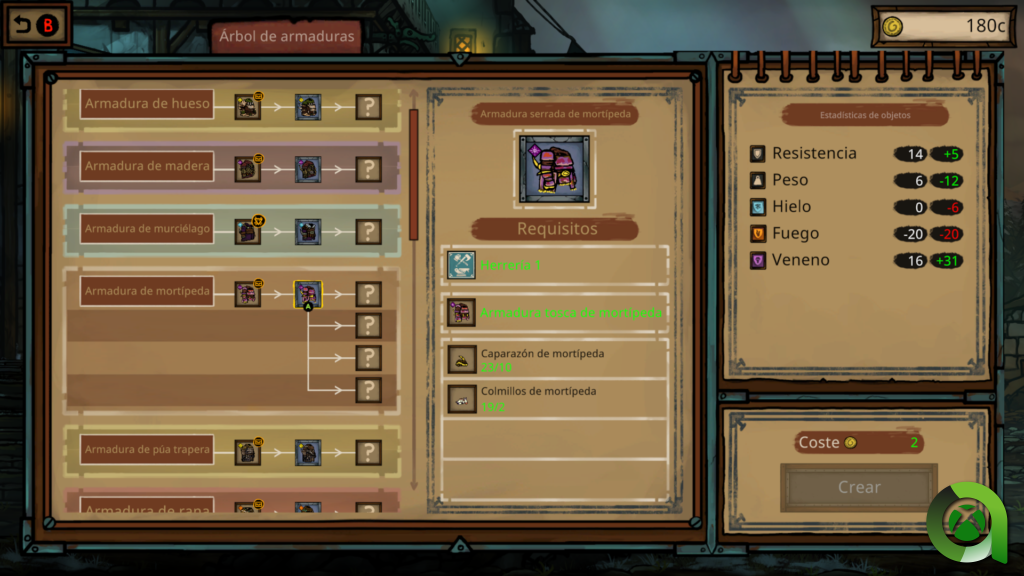Select the Armadura tosca de mortípeda requirement
The image size is (1024, 576).
(555, 313)
